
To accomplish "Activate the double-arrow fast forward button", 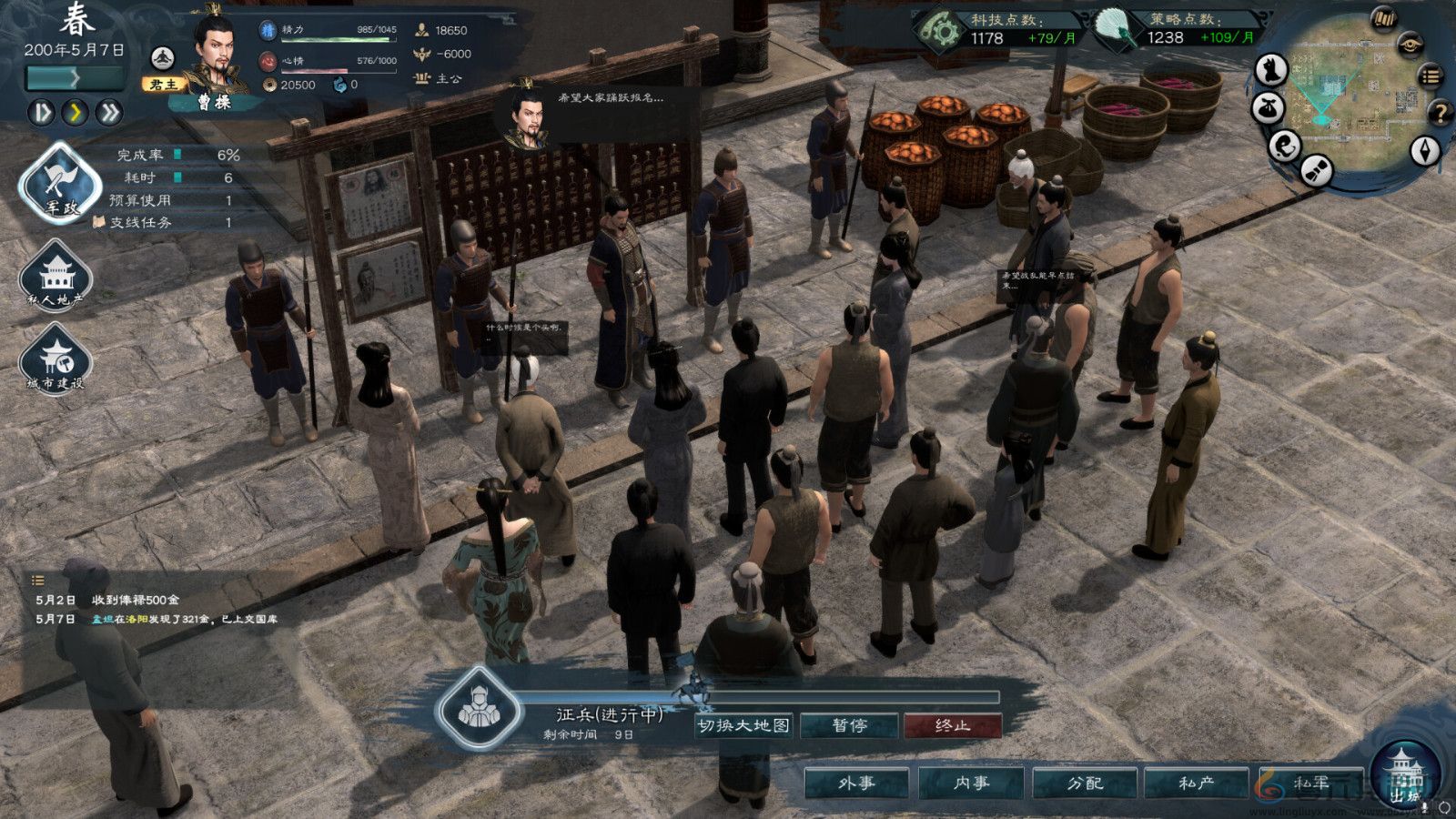I will (x=109, y=112).
